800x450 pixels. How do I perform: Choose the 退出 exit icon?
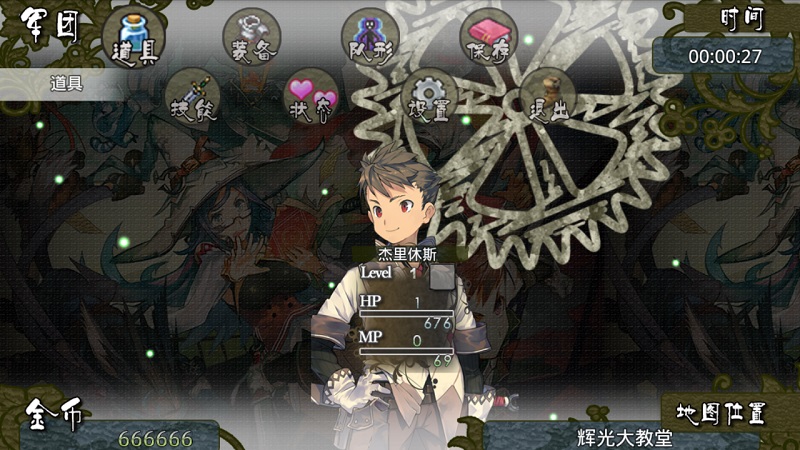click(549, 96)
